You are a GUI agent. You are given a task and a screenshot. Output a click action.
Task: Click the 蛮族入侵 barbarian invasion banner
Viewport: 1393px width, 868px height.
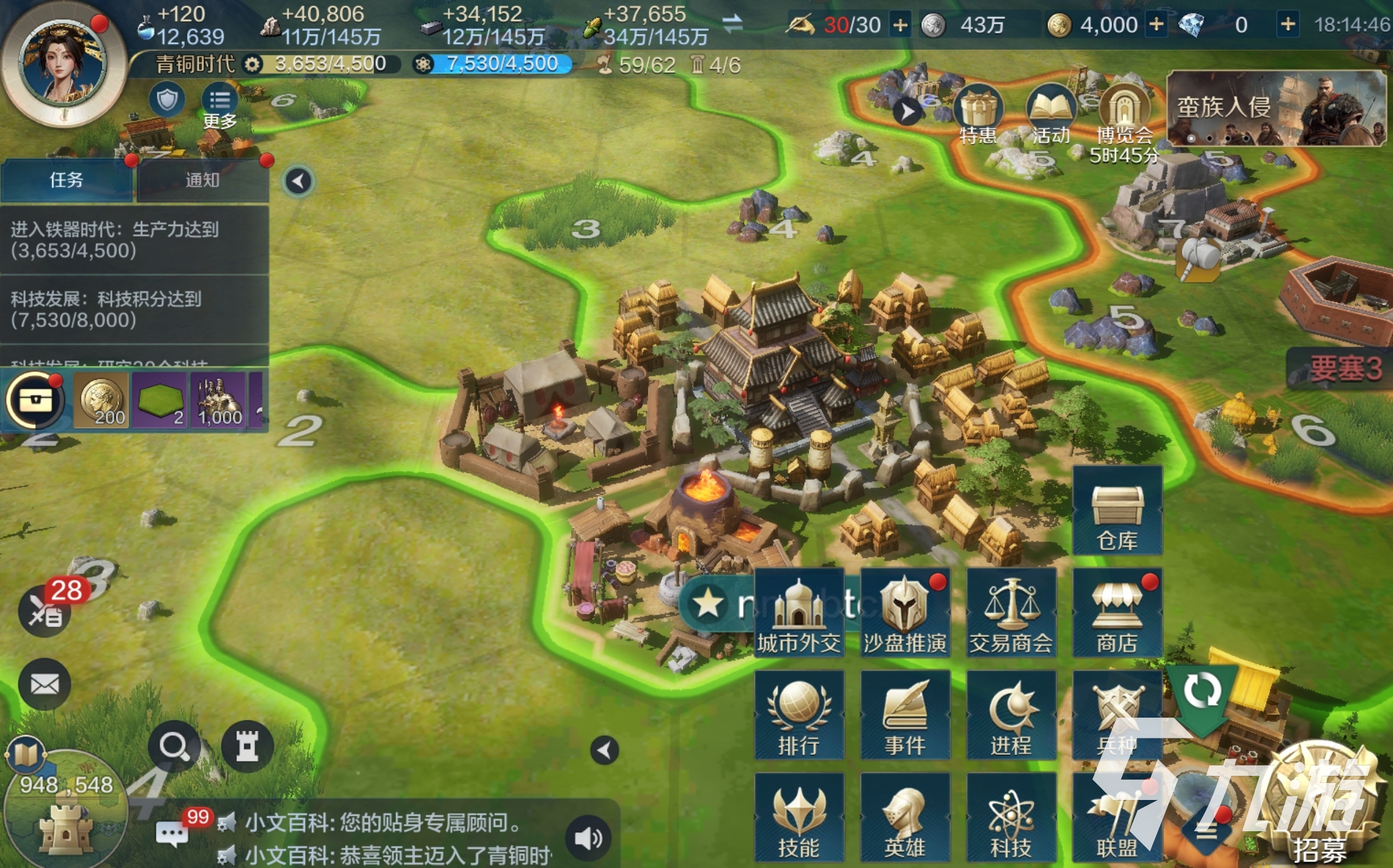(x=1276, y=109)
